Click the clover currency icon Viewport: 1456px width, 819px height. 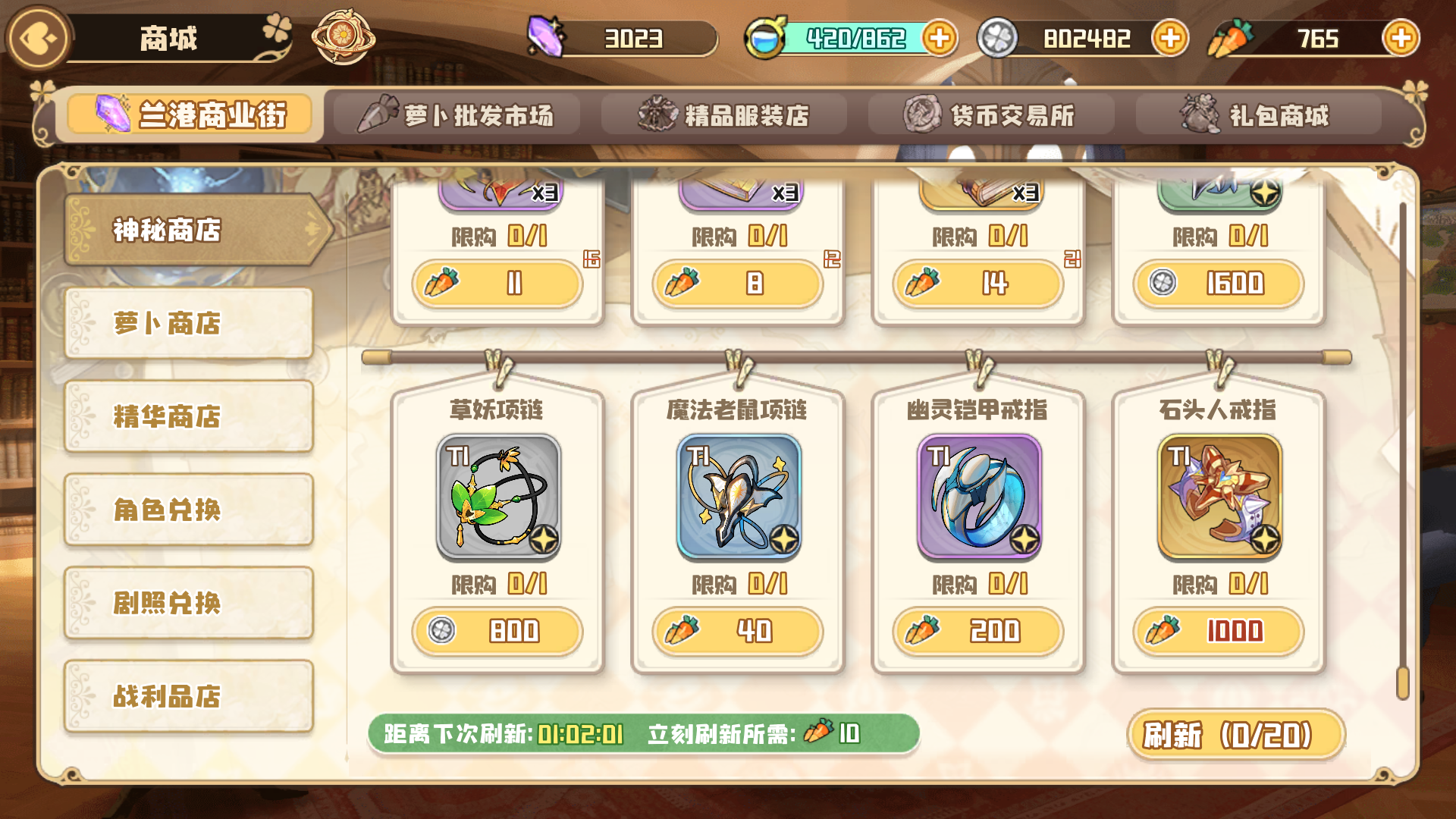999,36
